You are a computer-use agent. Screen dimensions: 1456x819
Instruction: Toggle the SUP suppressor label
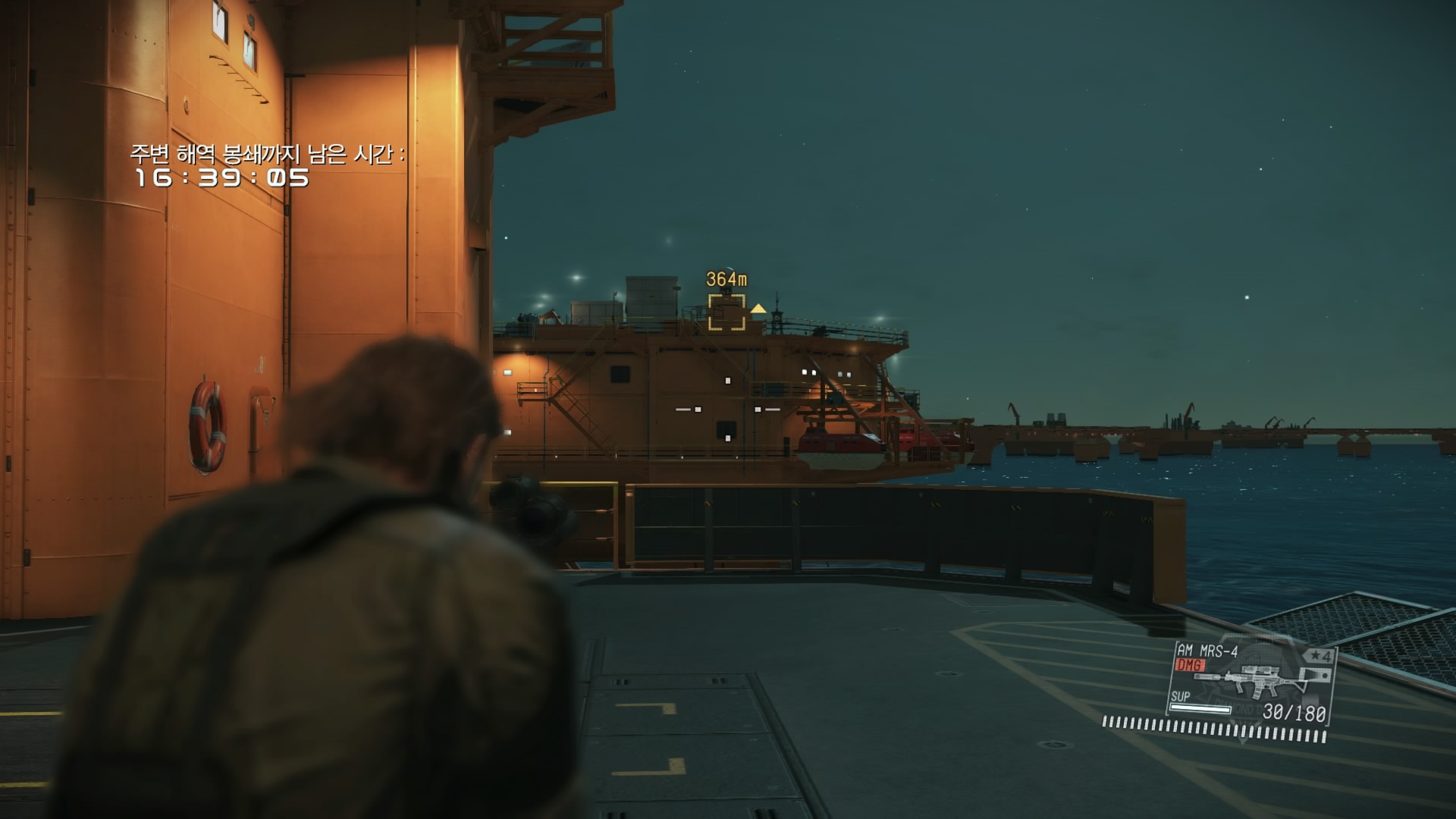(1180, 697)
